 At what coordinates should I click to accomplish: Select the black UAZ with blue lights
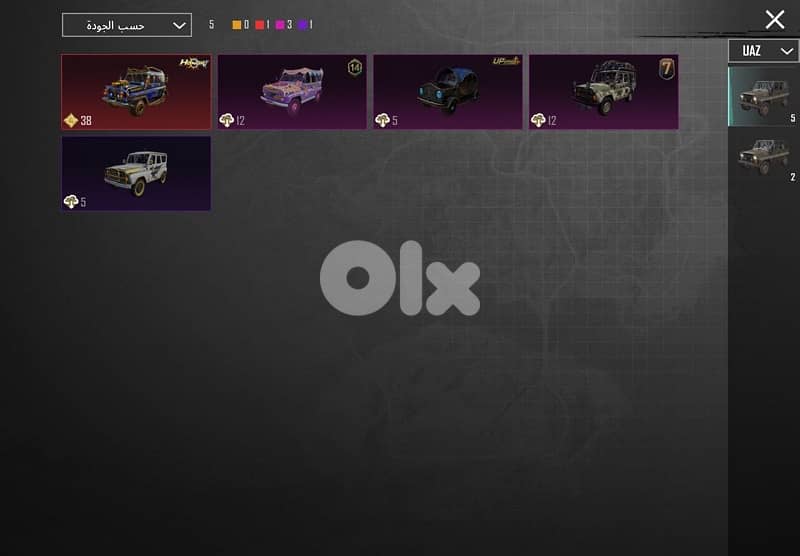[x=448, y=92]
